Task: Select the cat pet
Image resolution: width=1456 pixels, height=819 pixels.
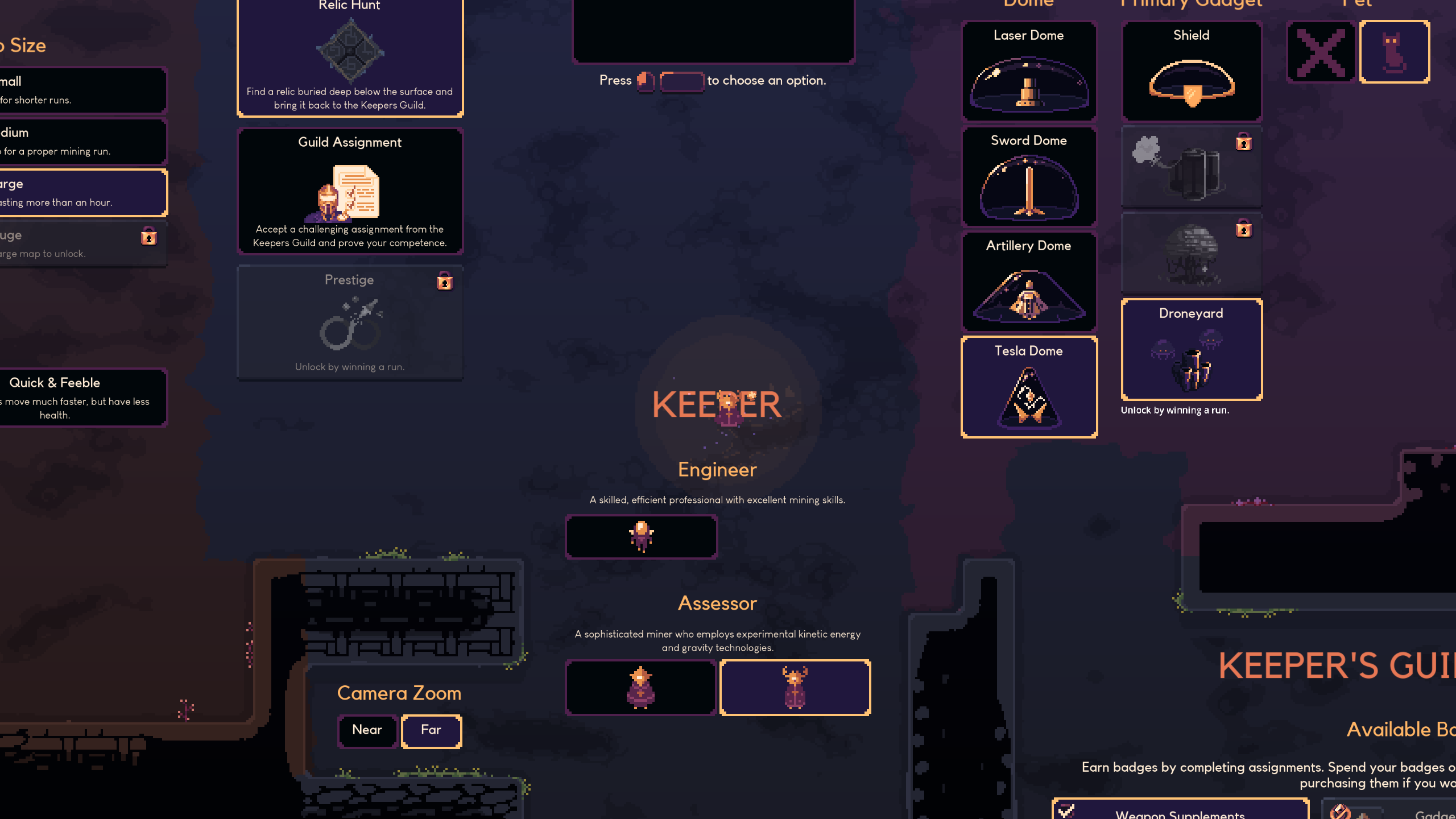Action: point(1394,52)
